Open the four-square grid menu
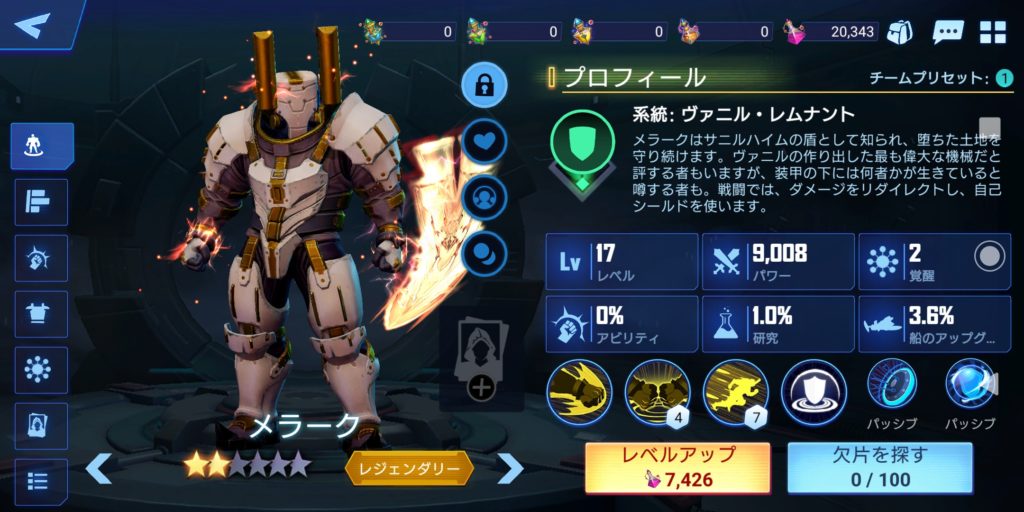This screenshot has height=512, width=1024. (x=993, y=31)
